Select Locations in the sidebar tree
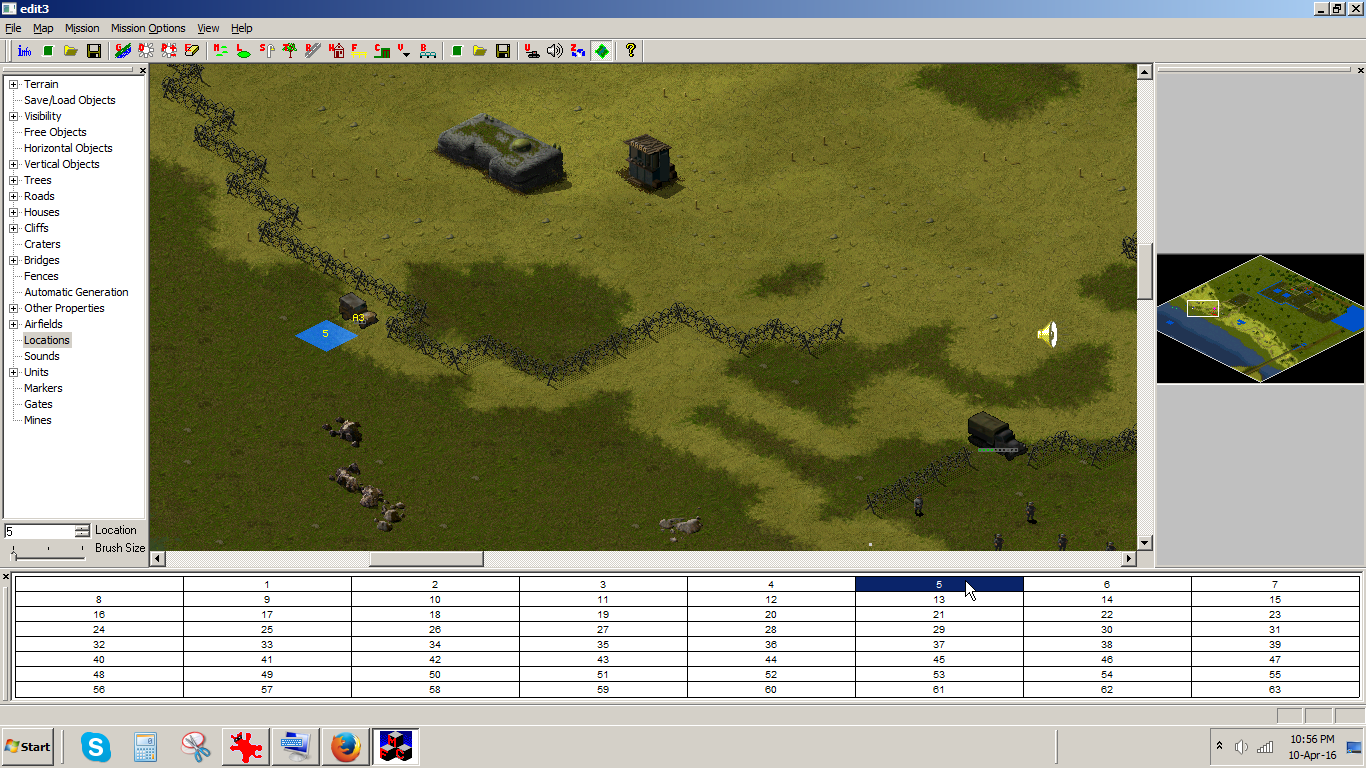Image resolution: width=1366 pixels, height=768 pixels. tap(46, 340)
